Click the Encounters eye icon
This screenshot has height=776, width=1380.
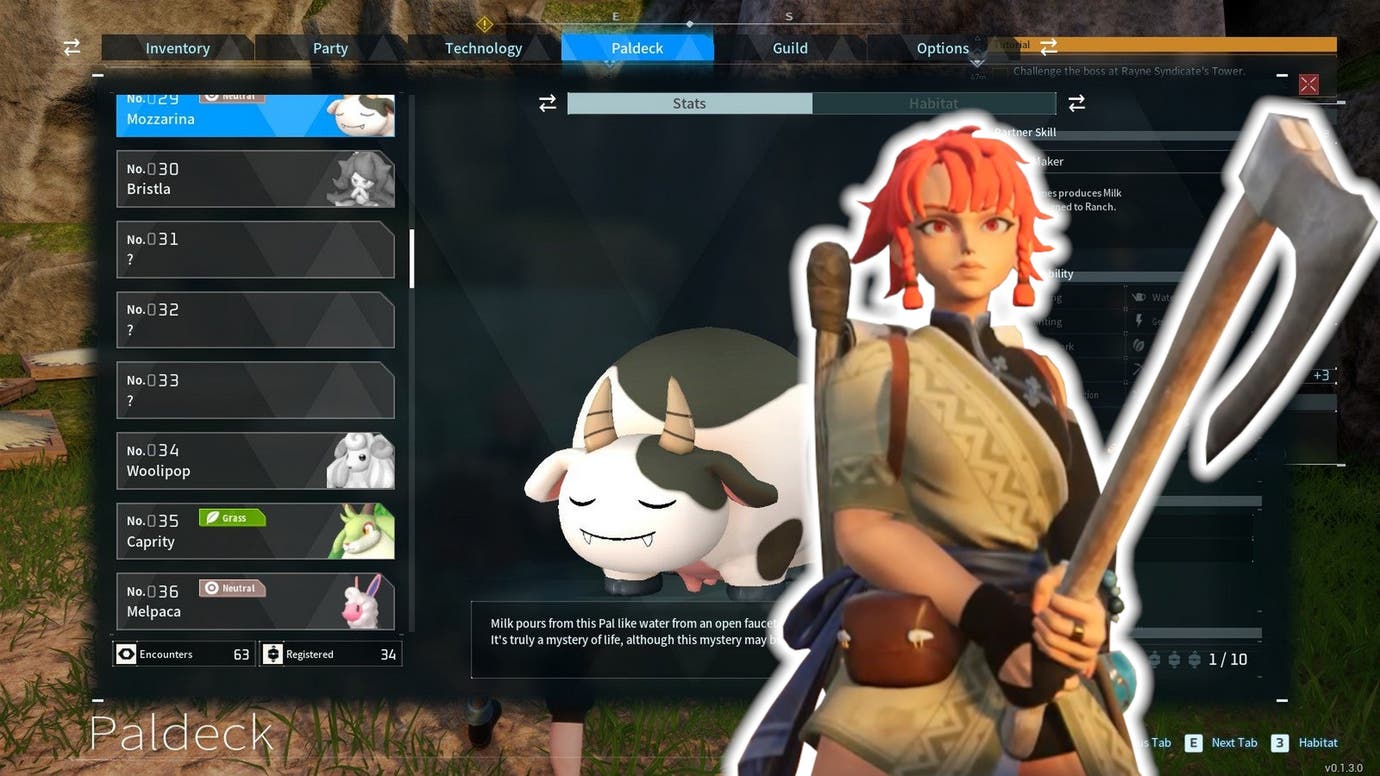[x=125, y=653]
